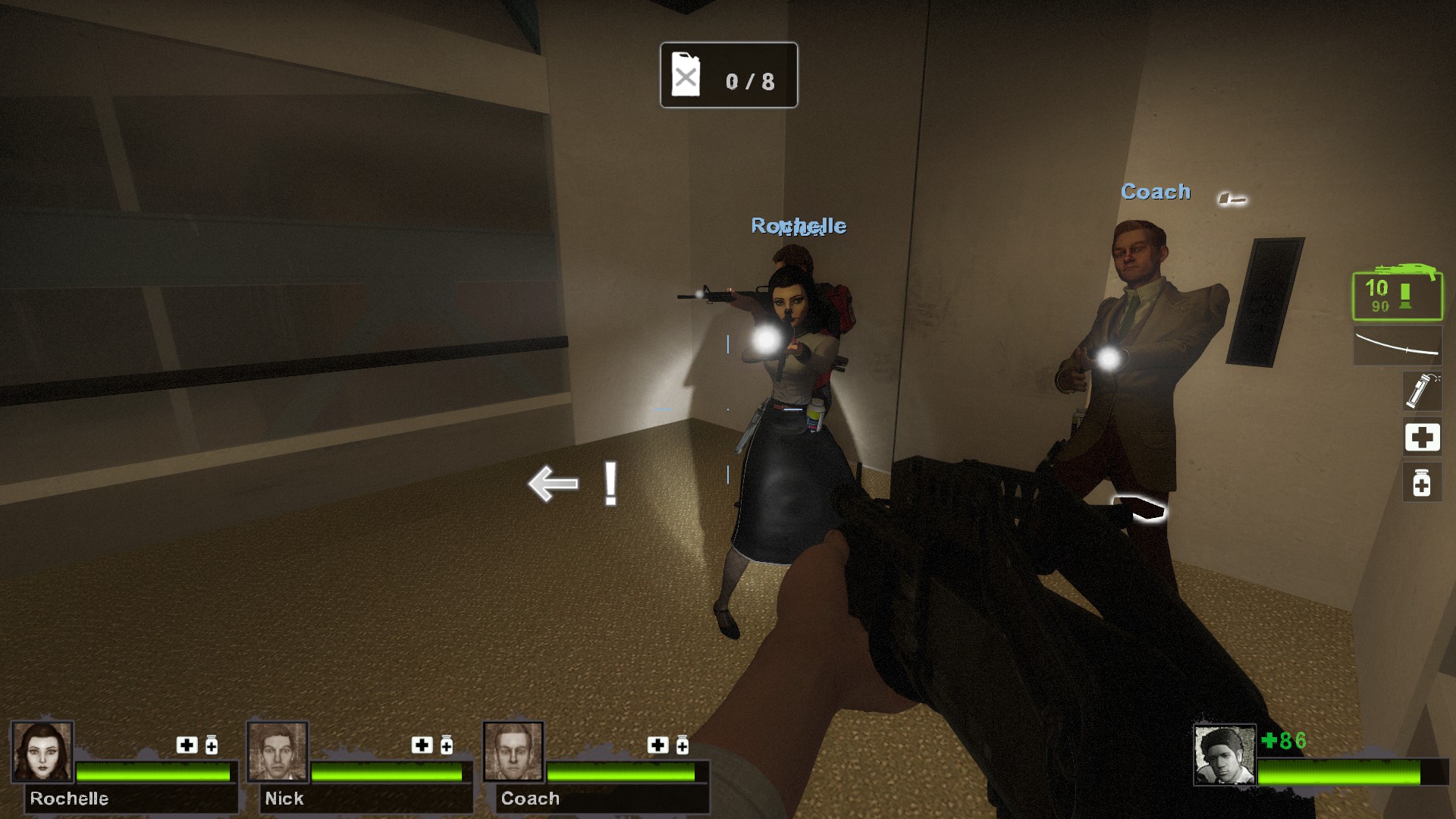Select the pipe bomb slot
The height and width of the screenshot is (819, 1456).
tap(1422, 391)
